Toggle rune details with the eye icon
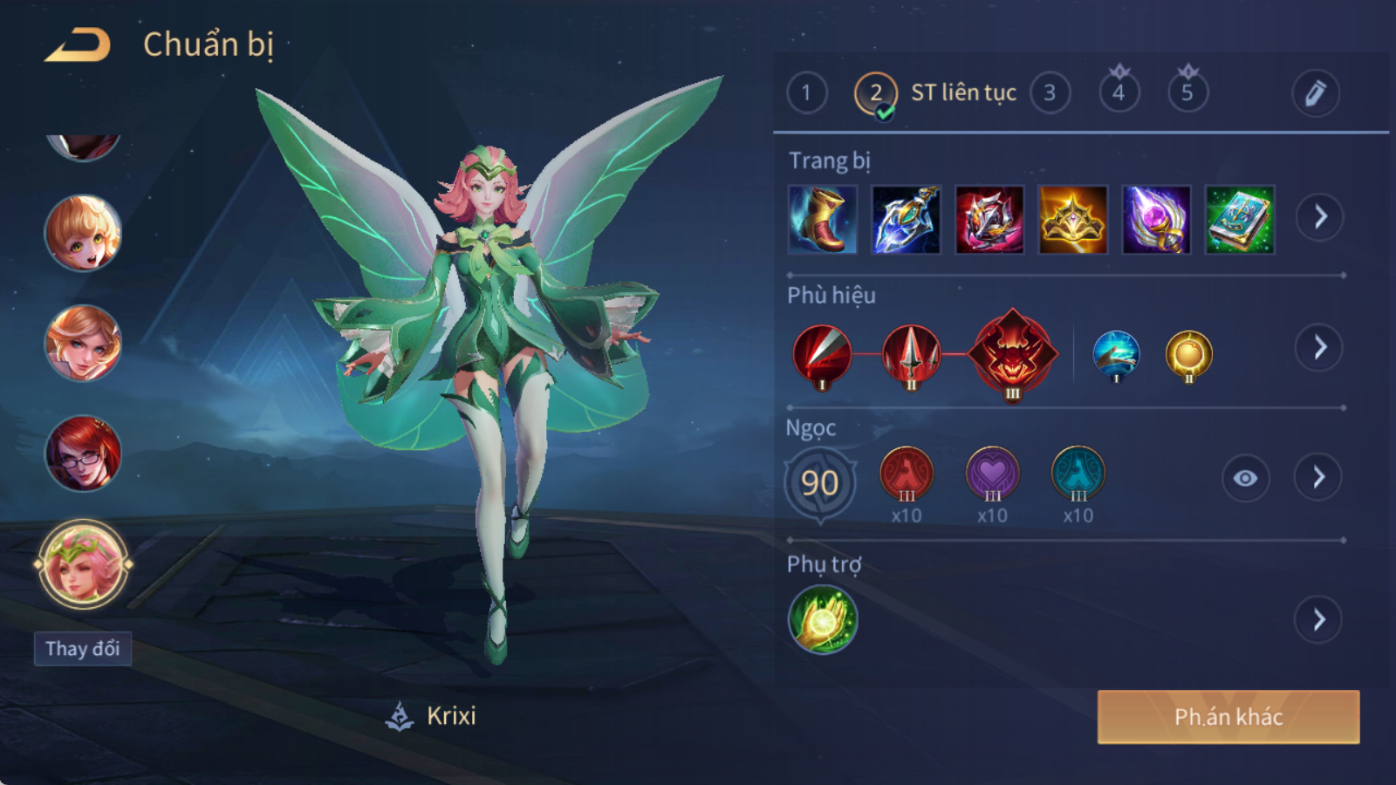1396x785 pixels. point(1245,478)
